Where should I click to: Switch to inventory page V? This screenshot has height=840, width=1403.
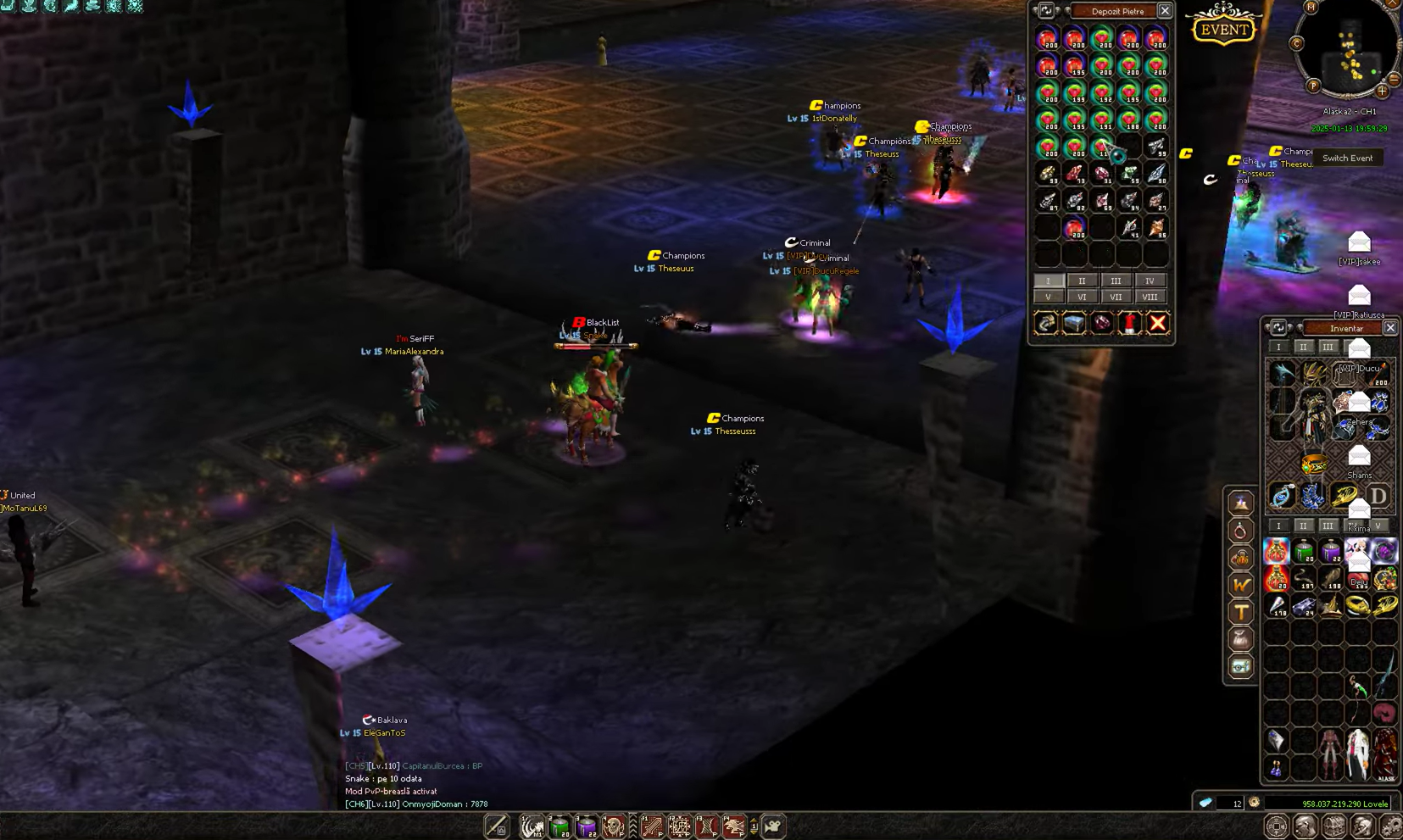[x=1378, y=526]
